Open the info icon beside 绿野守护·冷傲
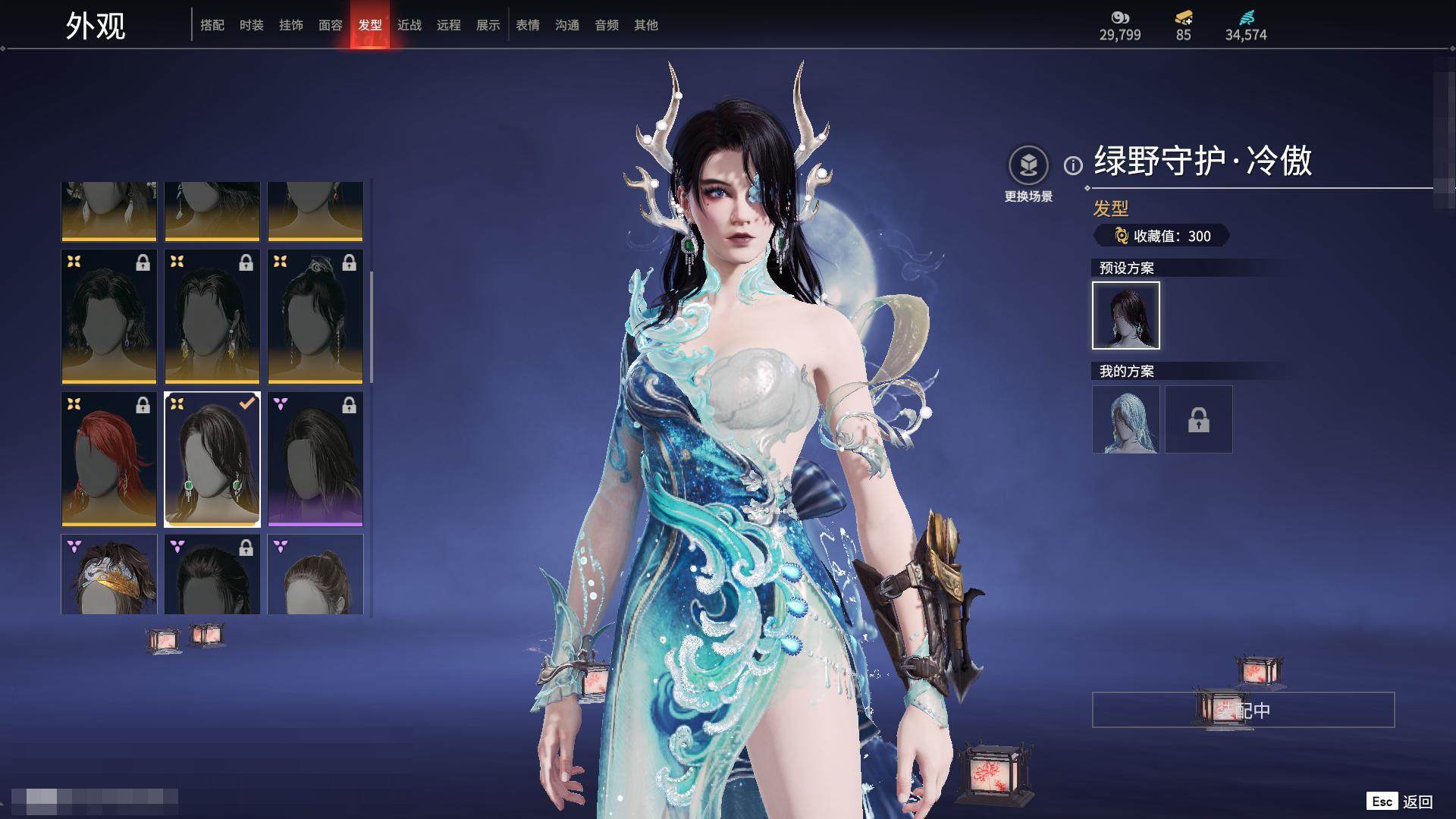Image resolution: width=1456 pixels, height=819 pixels. 1073,165
